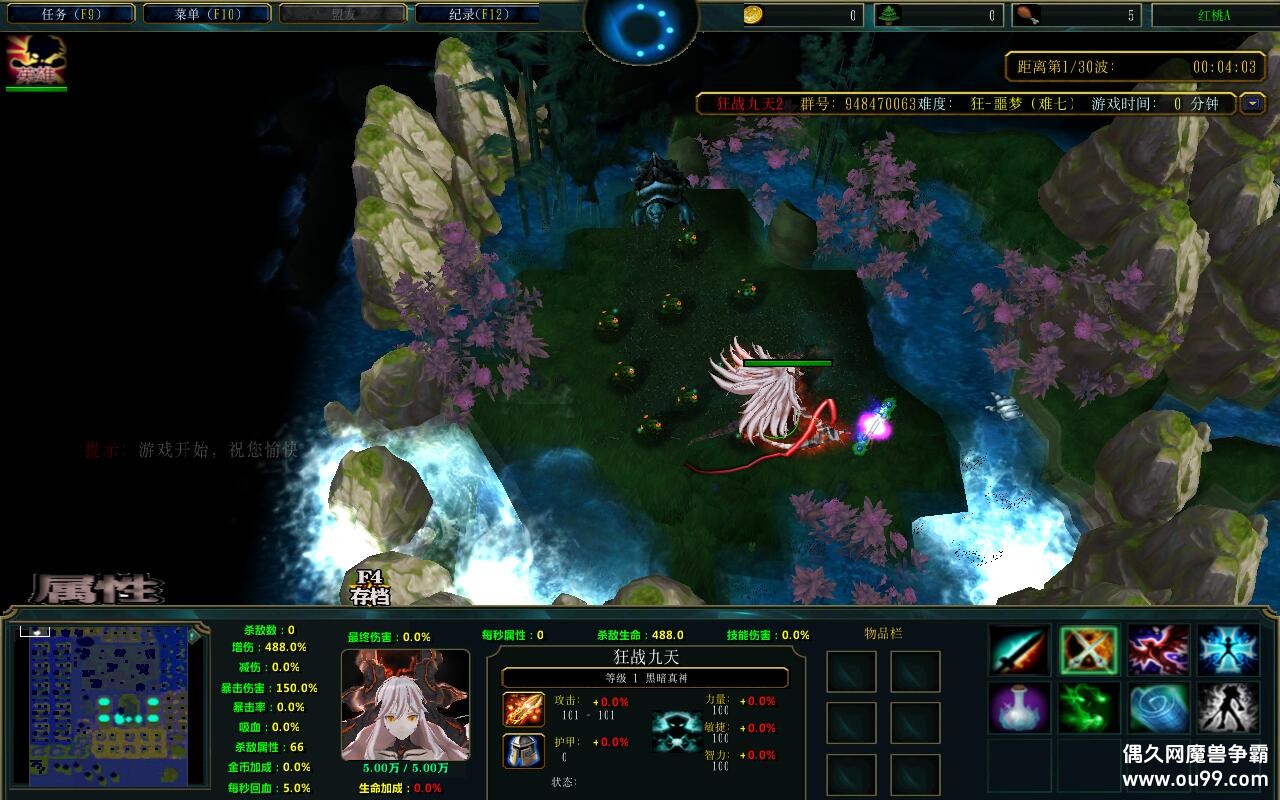The height and width of the screenshot is (800, 1280).
Task: Open the 纪录 (F12) log
Action: point(477,14)
